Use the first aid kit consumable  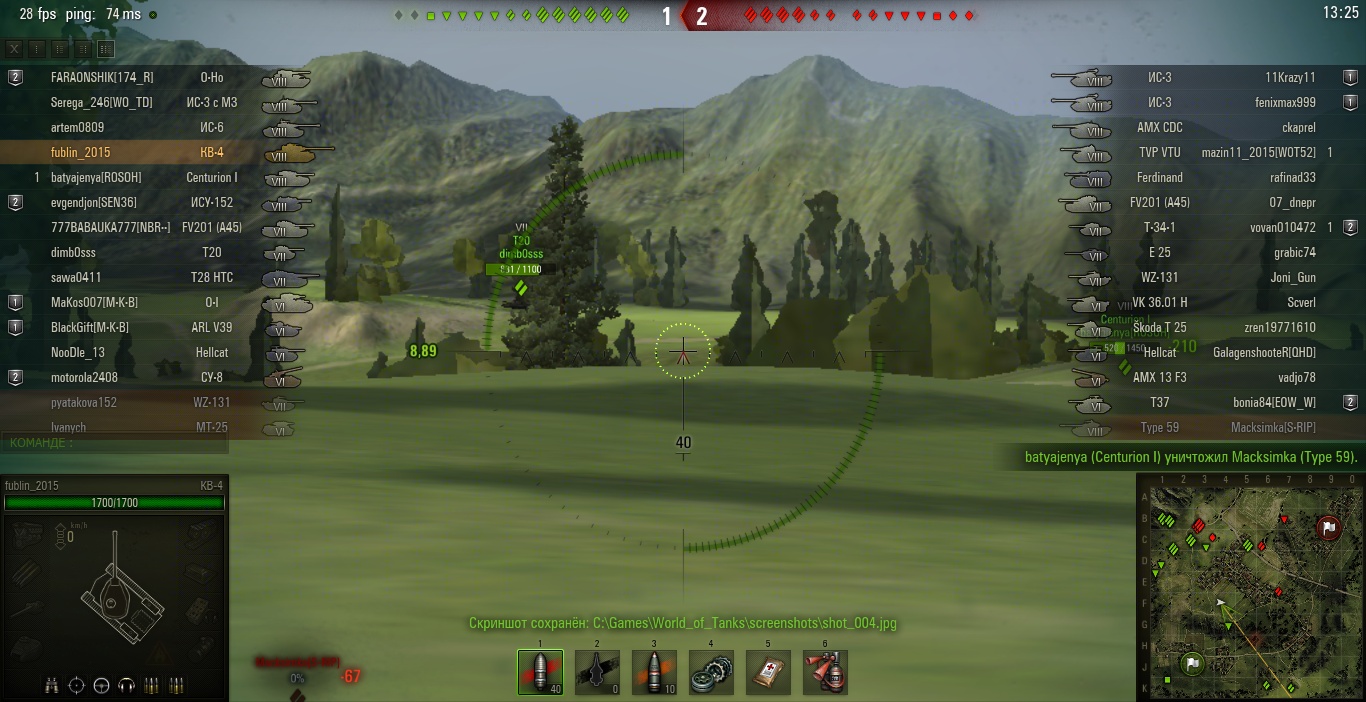click(768, 672)
